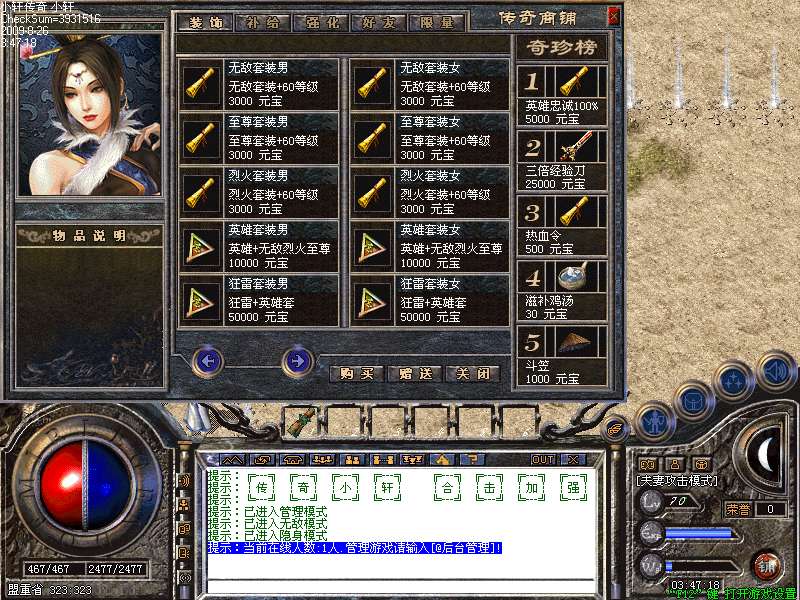The width and height of the screenshot is (800, 600).
Task: Click the 关闭 close button
Action: coord(471,374)
